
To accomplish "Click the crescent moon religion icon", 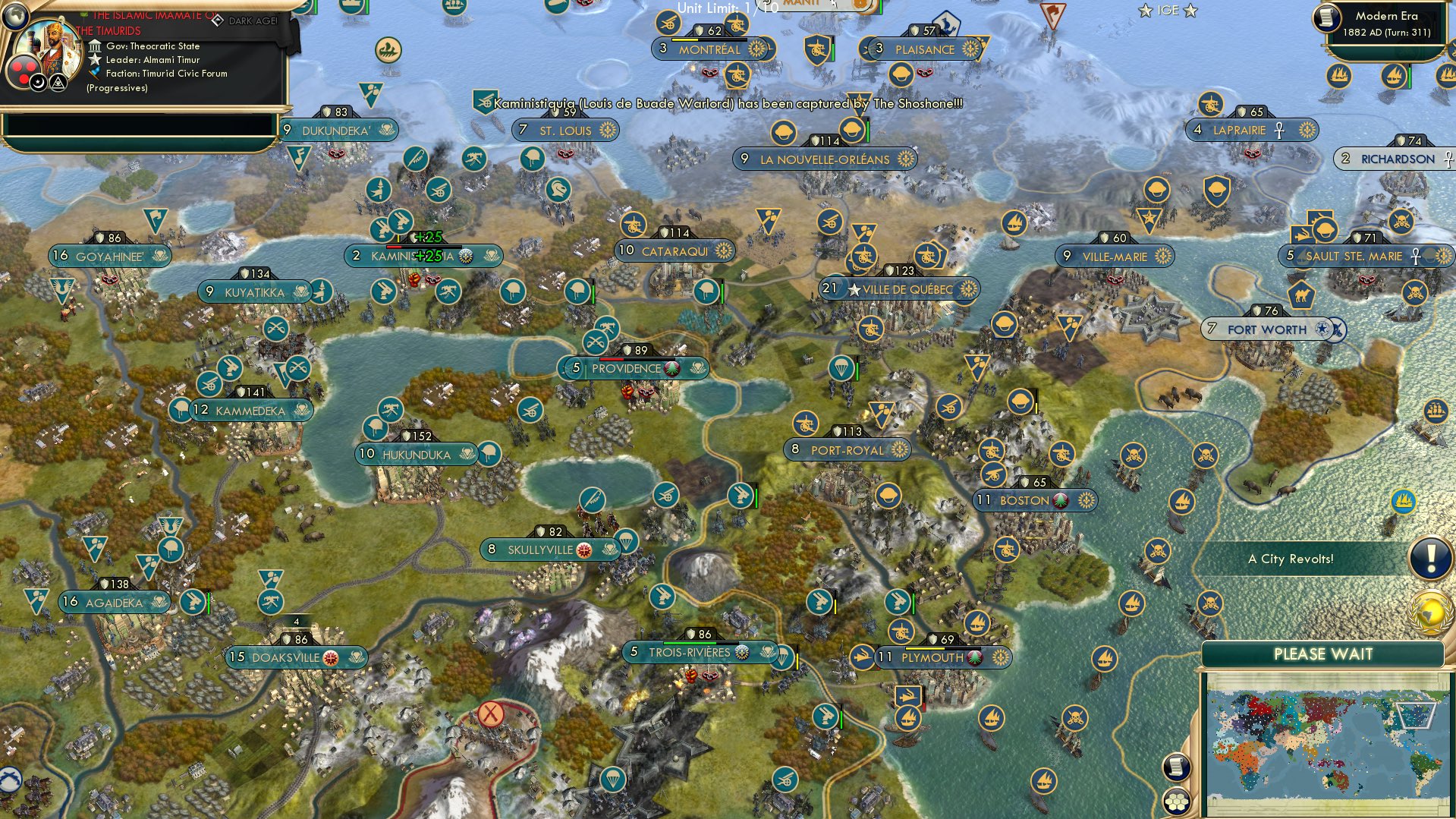I will click(38, 83).
